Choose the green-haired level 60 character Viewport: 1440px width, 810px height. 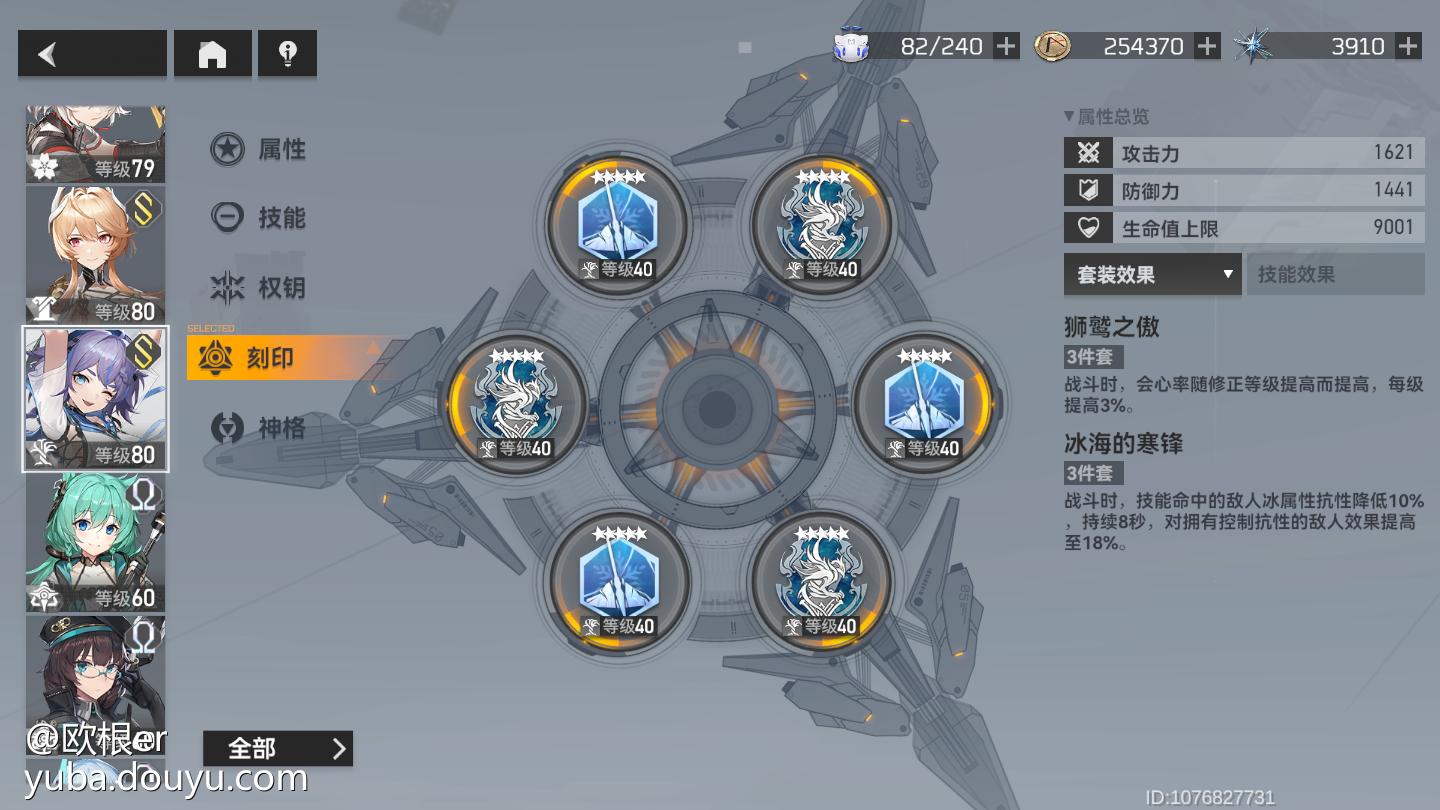pyautogui.click(x=95, y=542)
